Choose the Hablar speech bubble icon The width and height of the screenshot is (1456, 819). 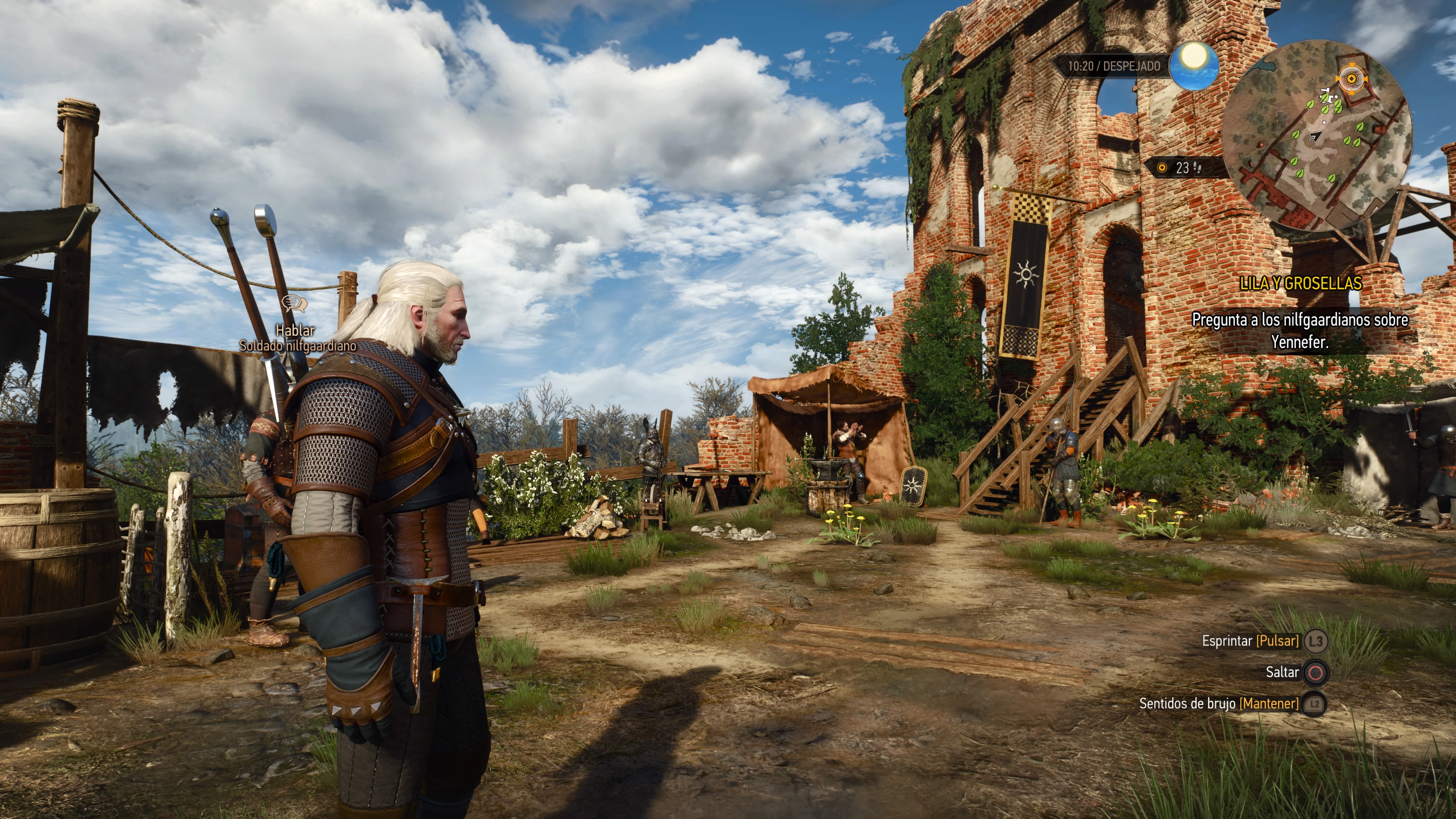294,303
